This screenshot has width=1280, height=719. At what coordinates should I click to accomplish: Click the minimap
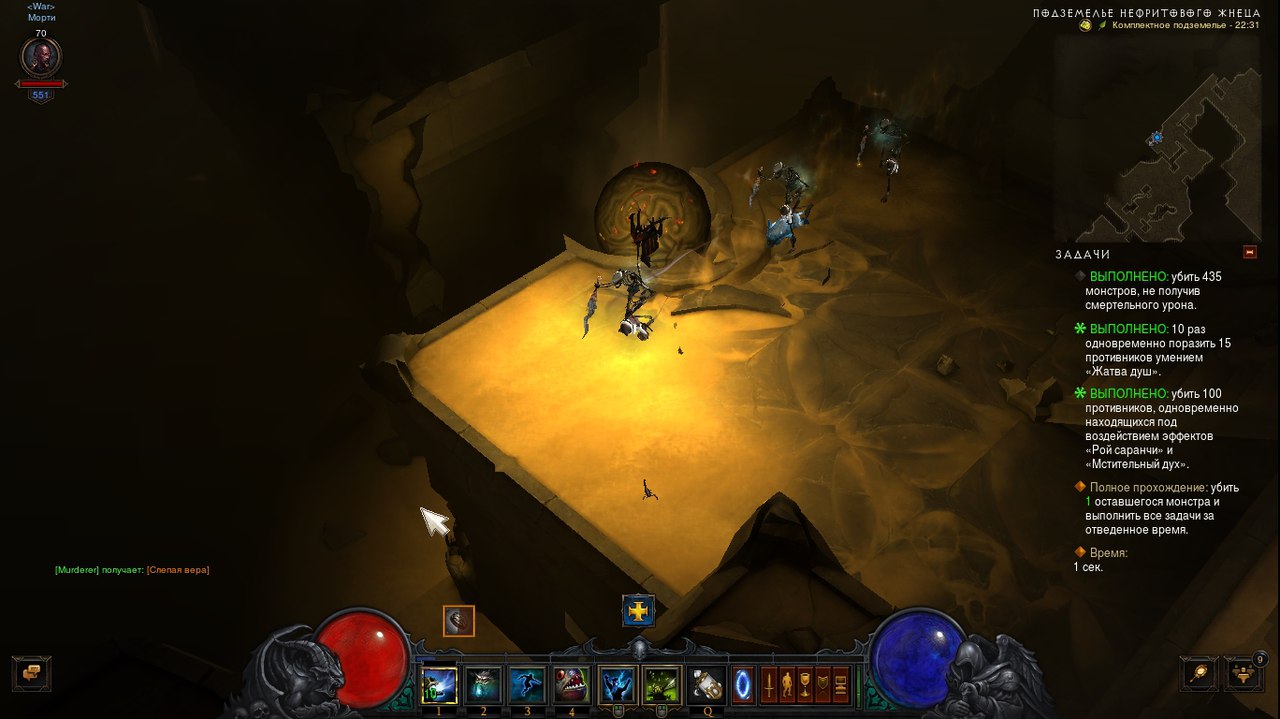click(x=1157, y=138)
